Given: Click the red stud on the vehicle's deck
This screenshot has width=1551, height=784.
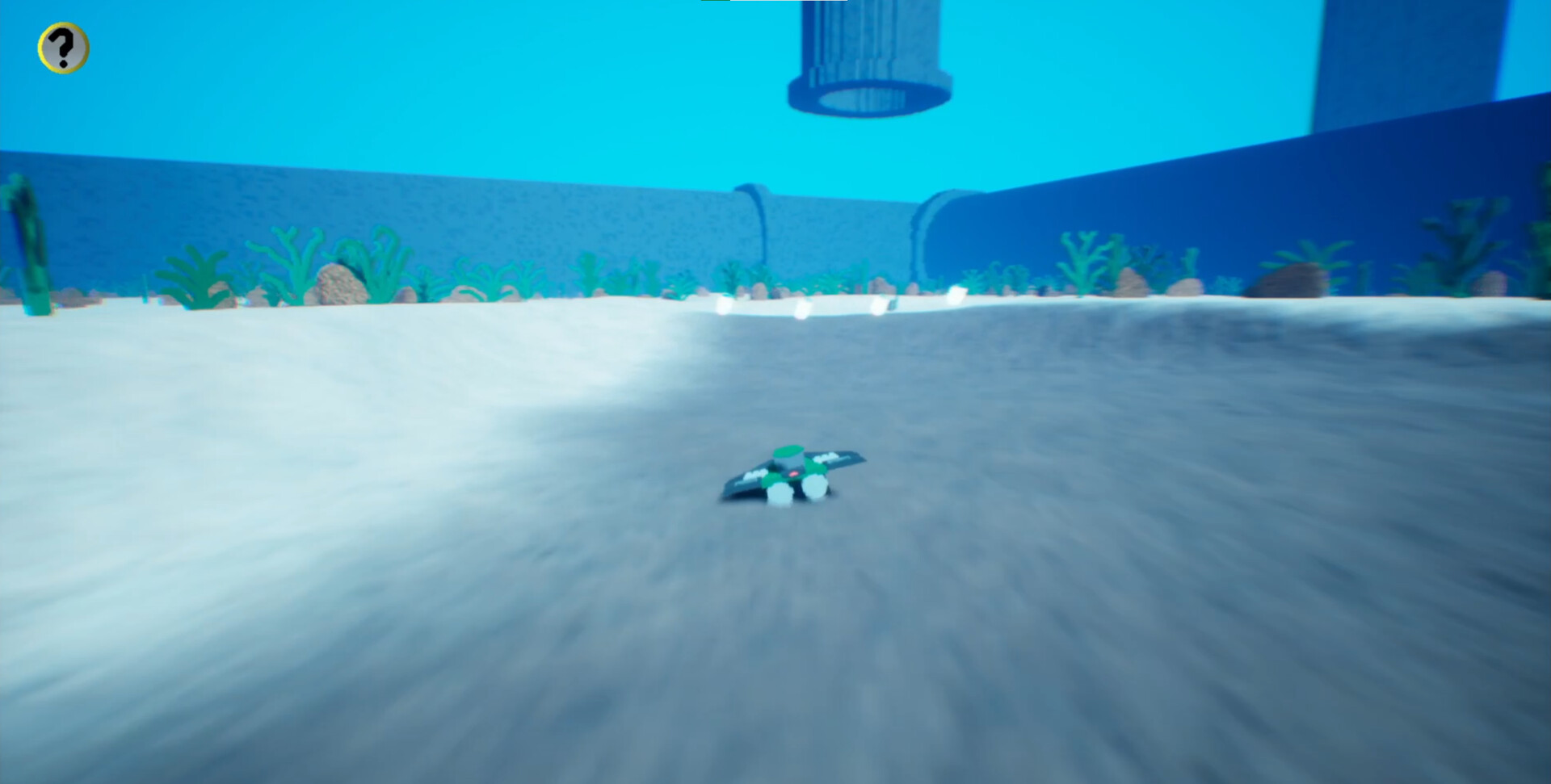Looking at the screenshot, I should 793,473.
